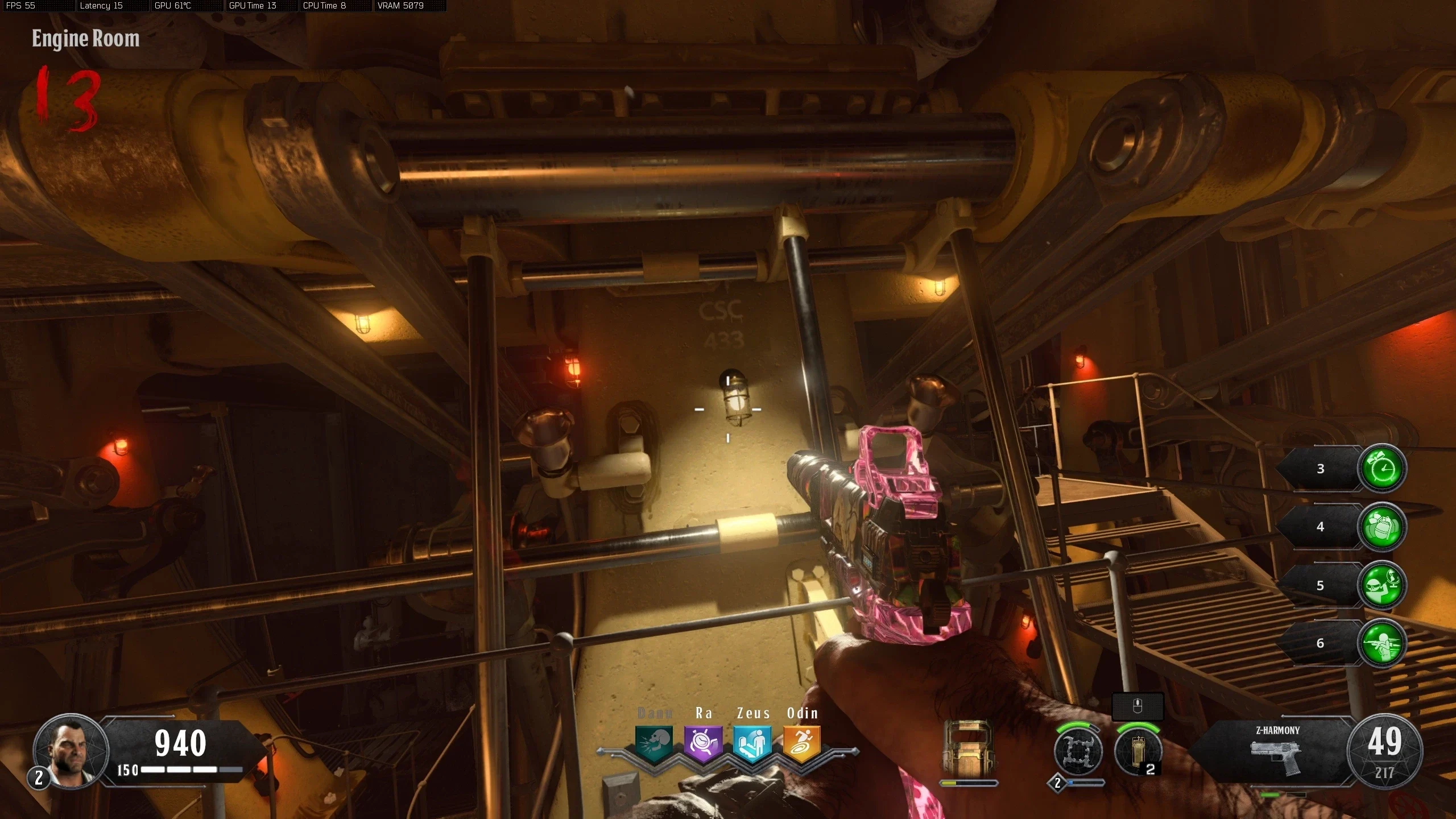This screenshot has width=1456, height=819.
Task: Click the character portrait
Action: click(70, 751)
